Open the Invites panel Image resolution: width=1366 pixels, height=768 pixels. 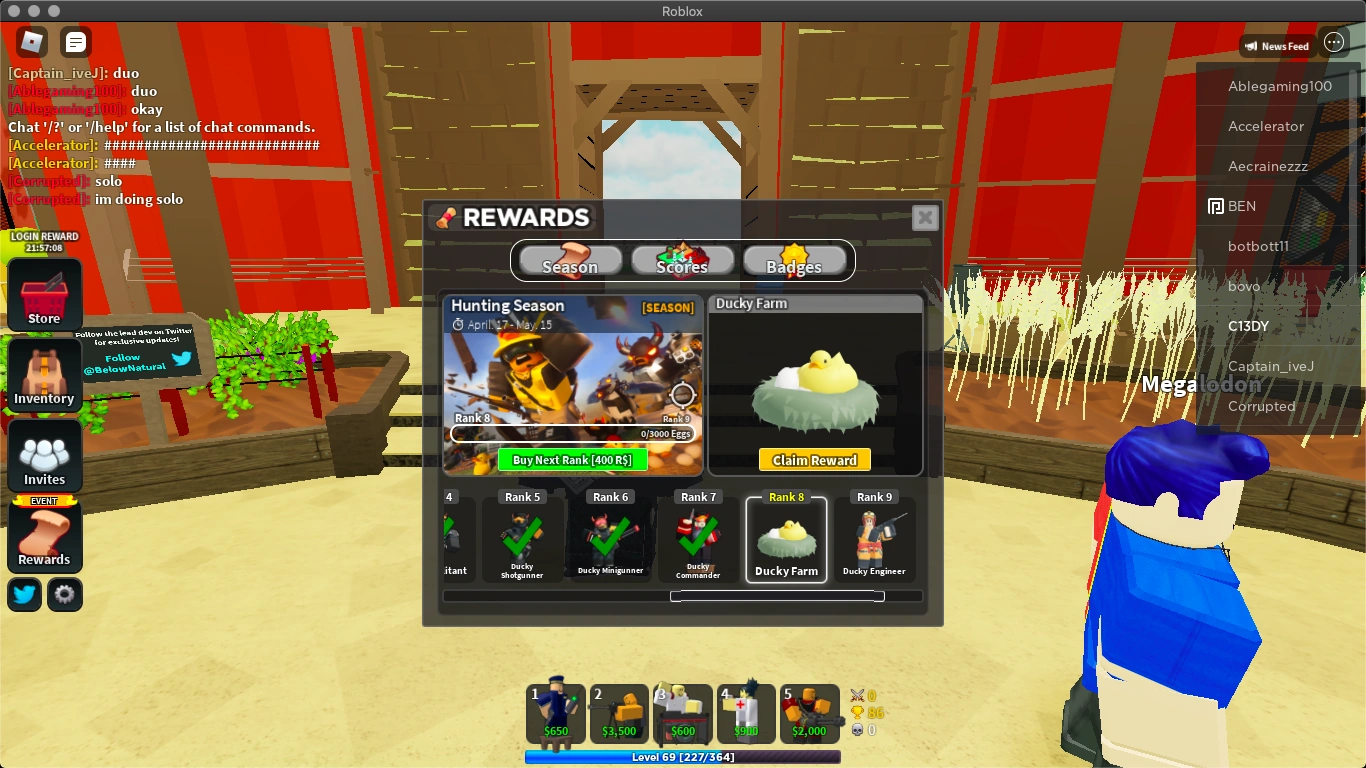click(x=44, y=455)
